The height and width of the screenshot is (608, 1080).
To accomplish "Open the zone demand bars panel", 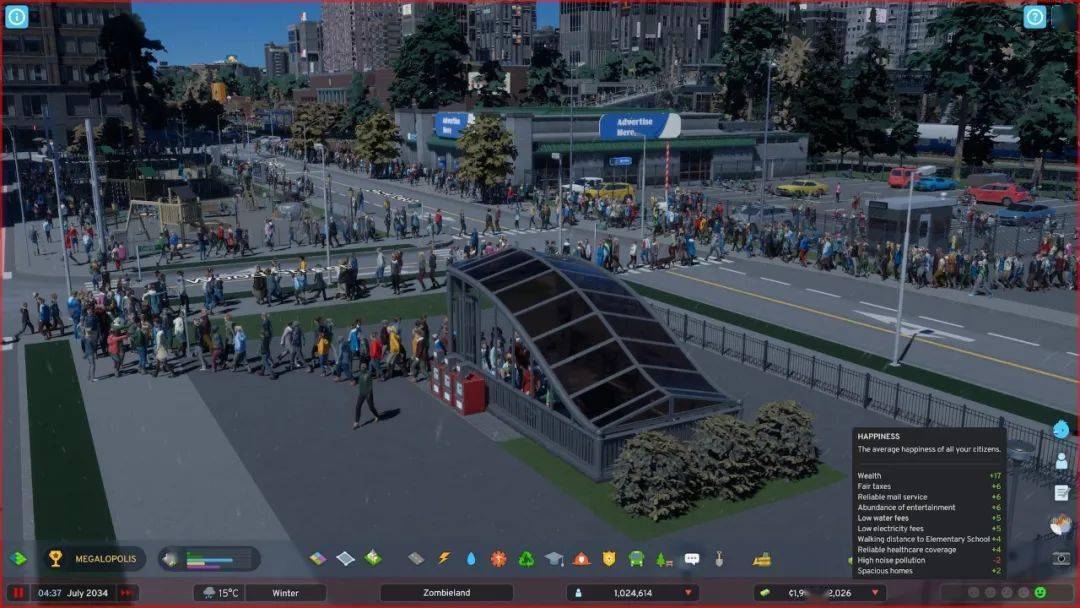I will (x=209, y=559).
